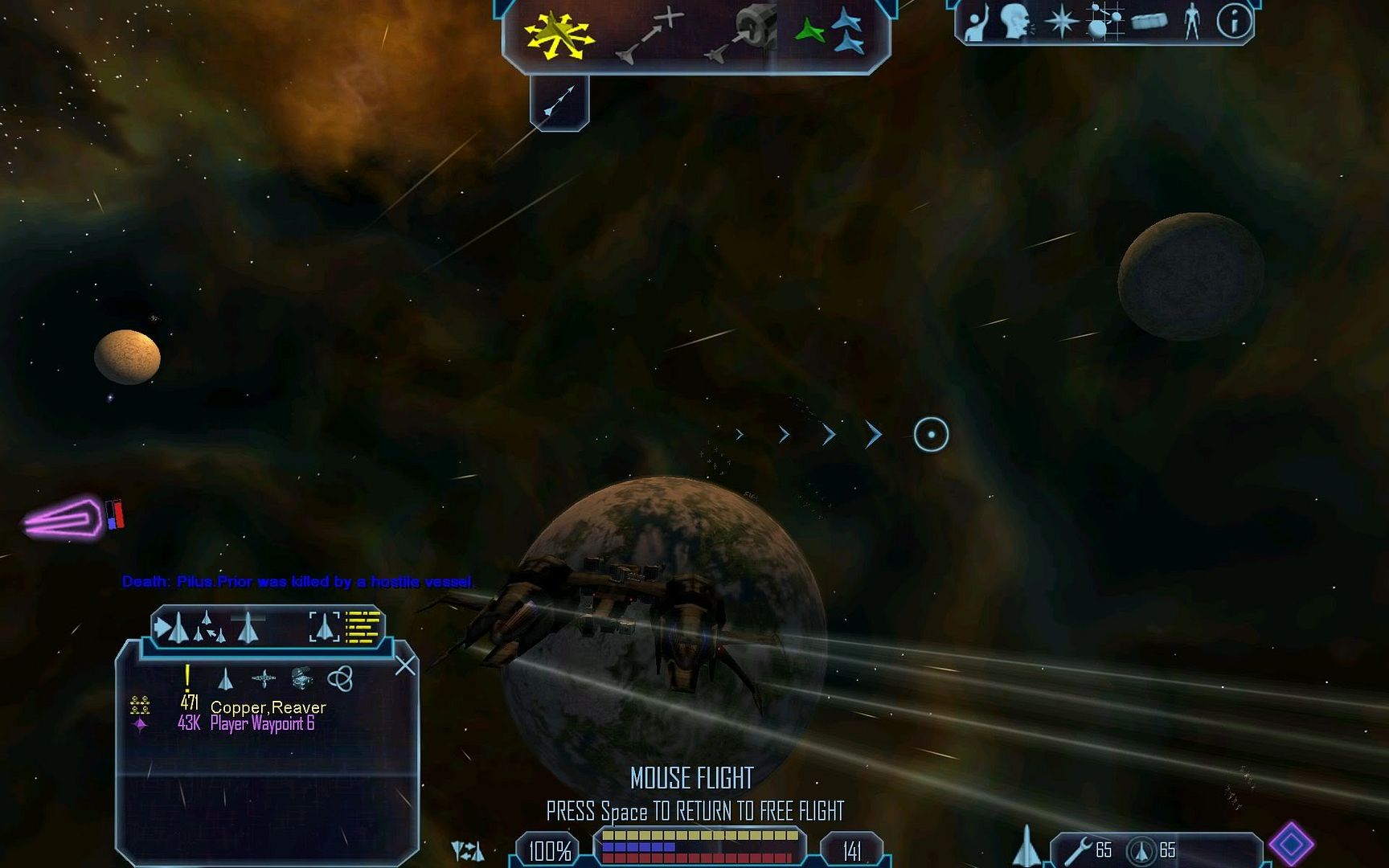
Task: Select Copper,Reaver in the contact list
Action: (268, 707)
